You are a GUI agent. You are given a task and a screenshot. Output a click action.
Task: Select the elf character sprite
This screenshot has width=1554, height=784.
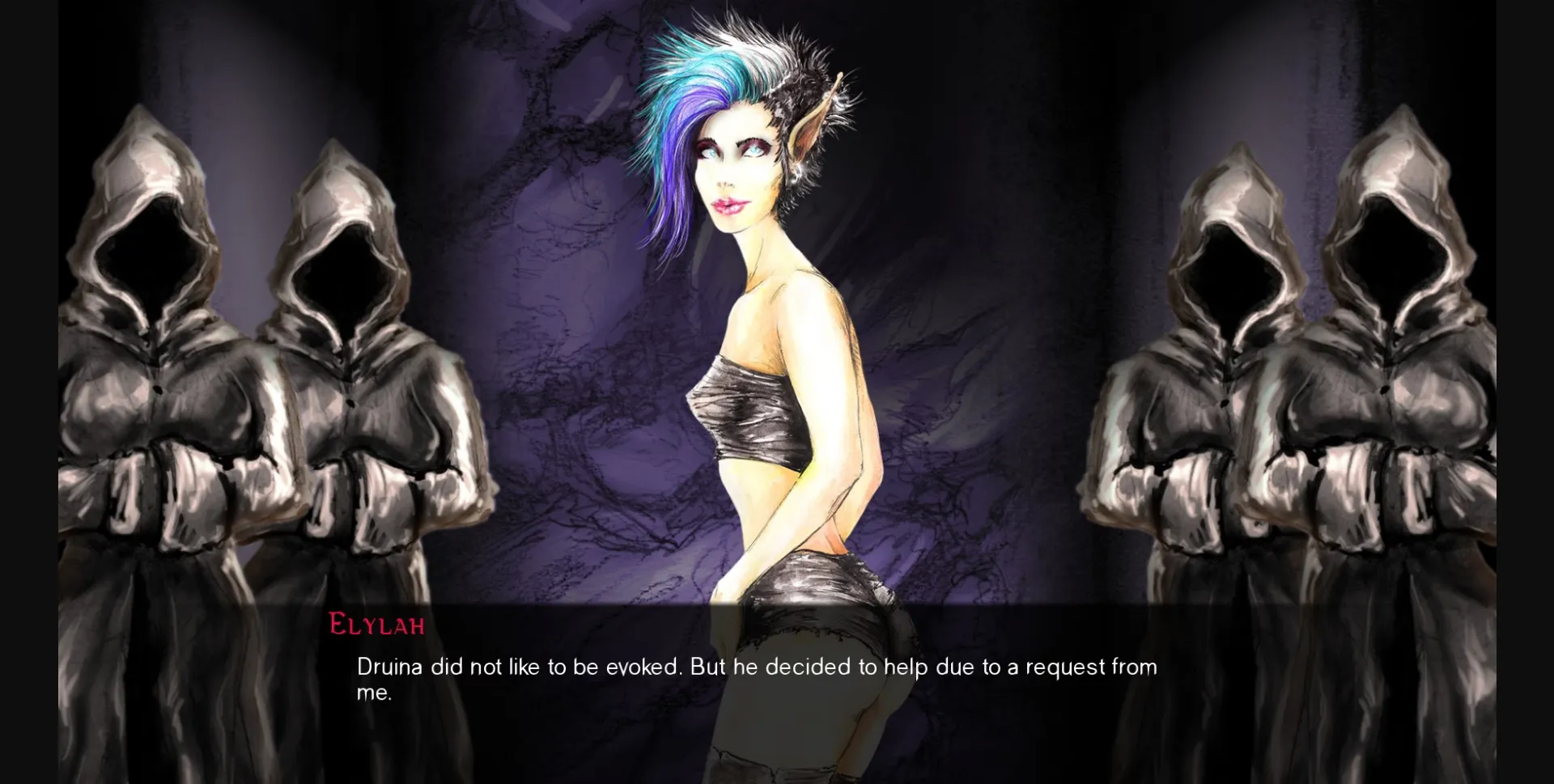769,364
